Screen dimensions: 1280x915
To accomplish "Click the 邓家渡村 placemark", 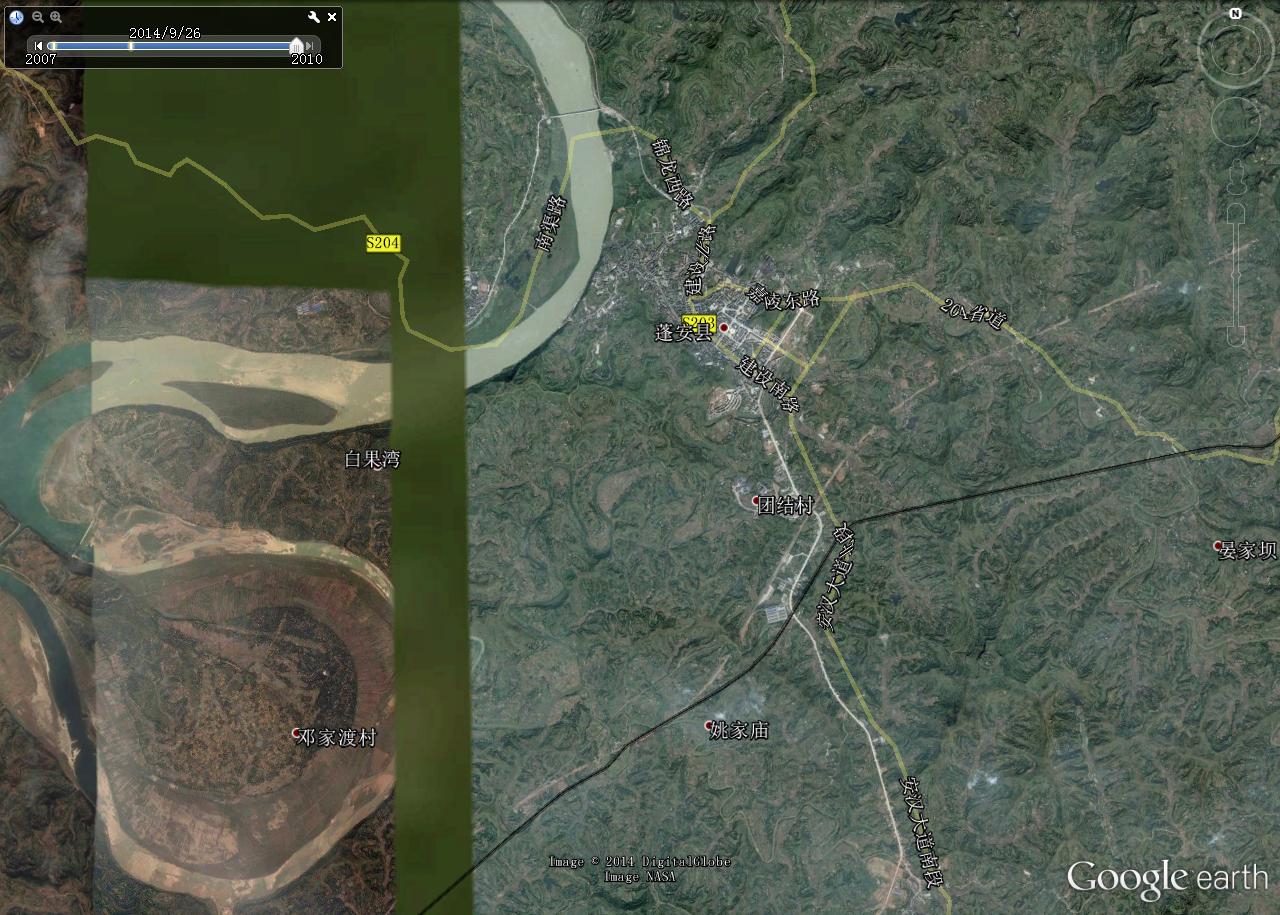I will pyautogui.click(x=296, y=733).
